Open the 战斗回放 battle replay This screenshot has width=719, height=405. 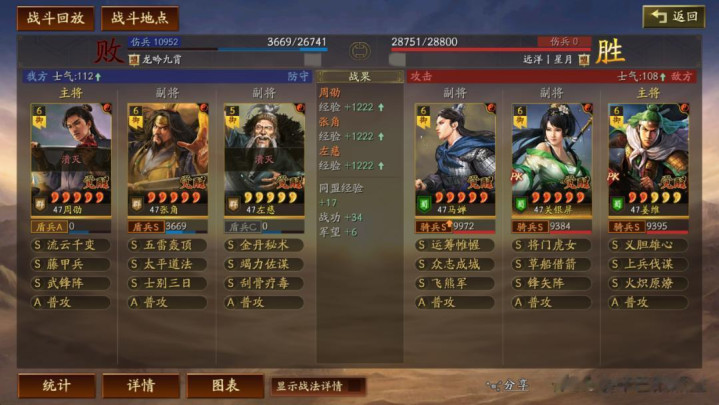point(56,18)
